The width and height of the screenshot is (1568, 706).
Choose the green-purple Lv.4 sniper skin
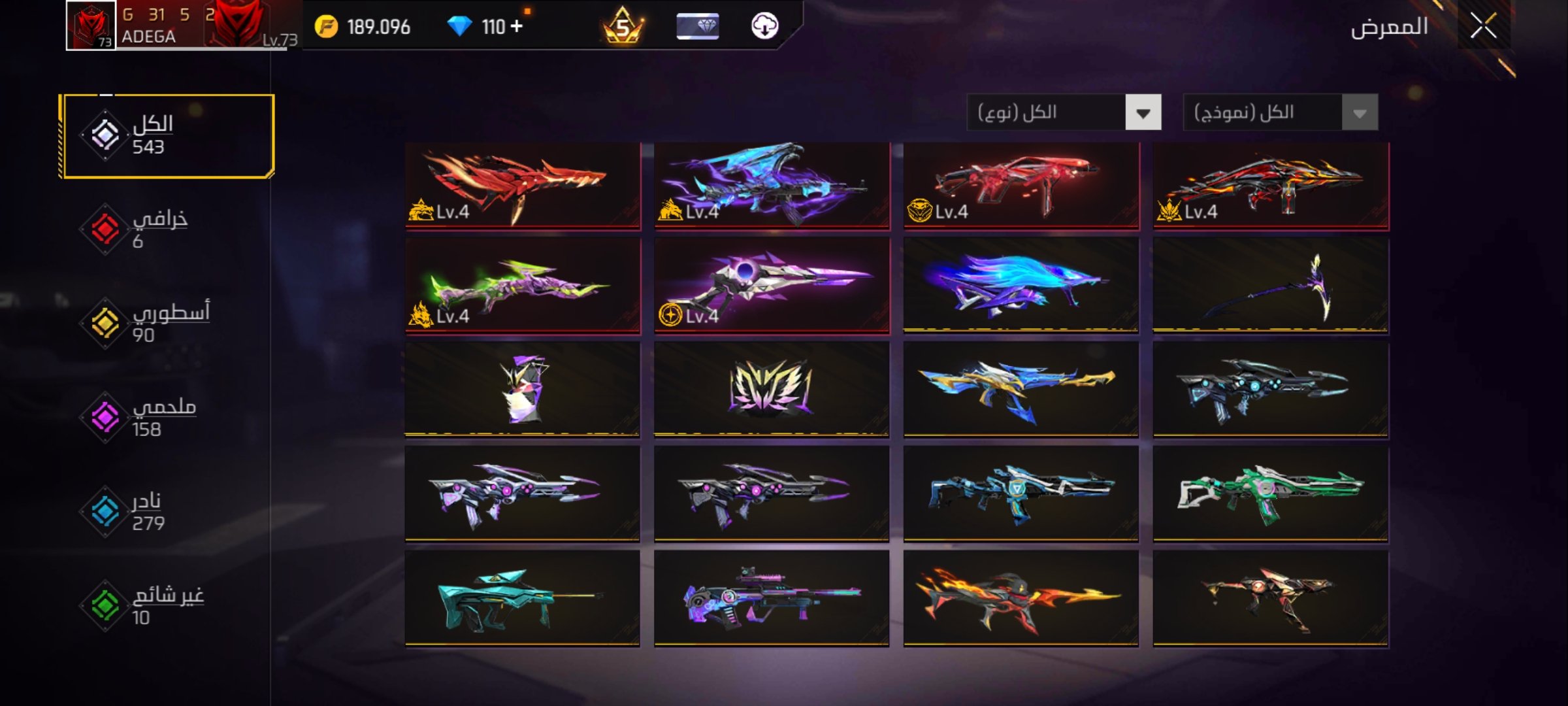tap(523, 286)
